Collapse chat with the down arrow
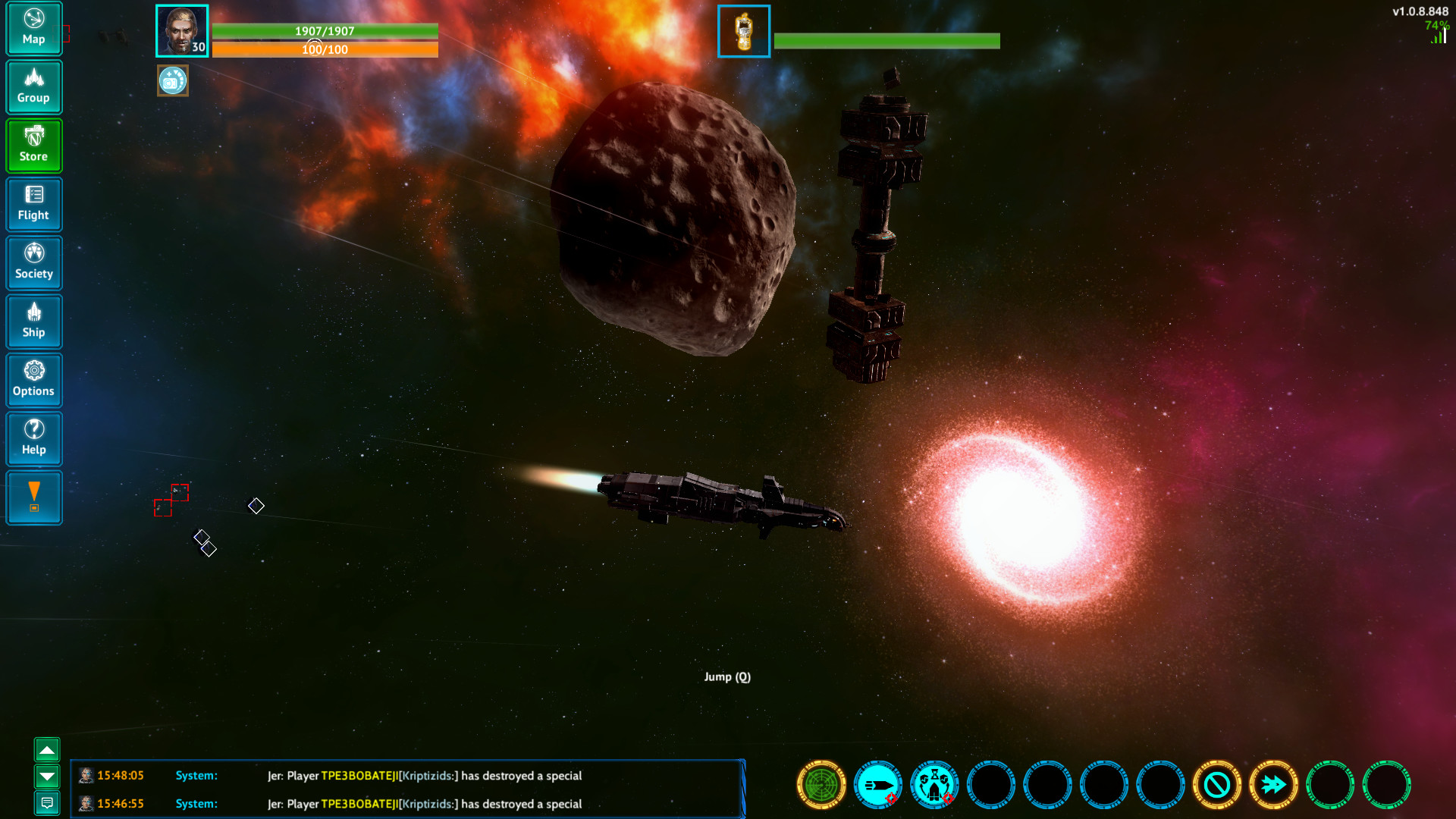The image size is (1456, 819). 49,777
